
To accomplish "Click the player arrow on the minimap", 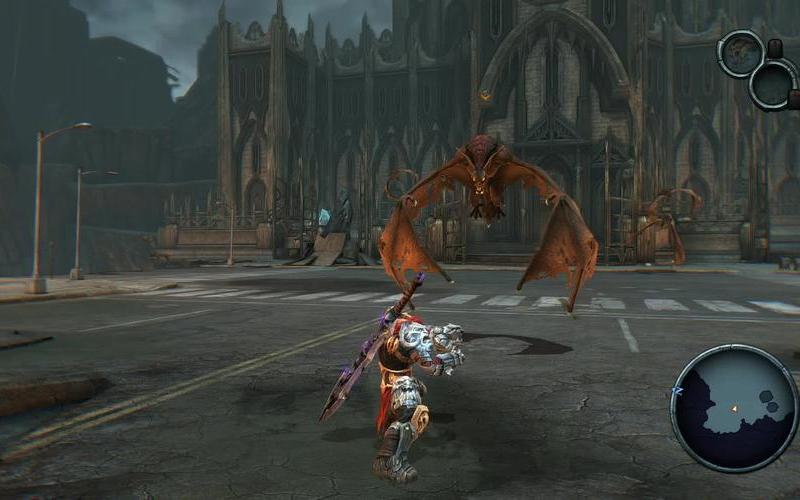I will point(733,408).
